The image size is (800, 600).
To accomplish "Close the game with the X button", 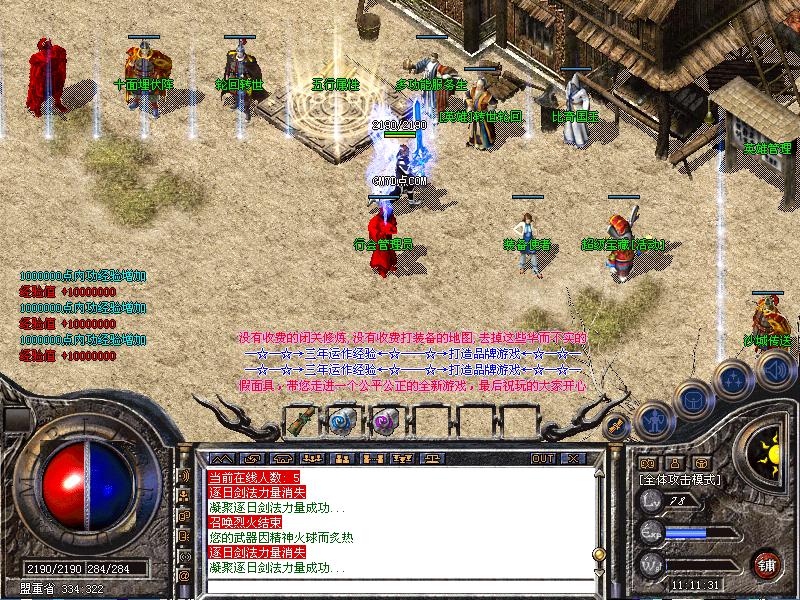I will tap(573, 458).
